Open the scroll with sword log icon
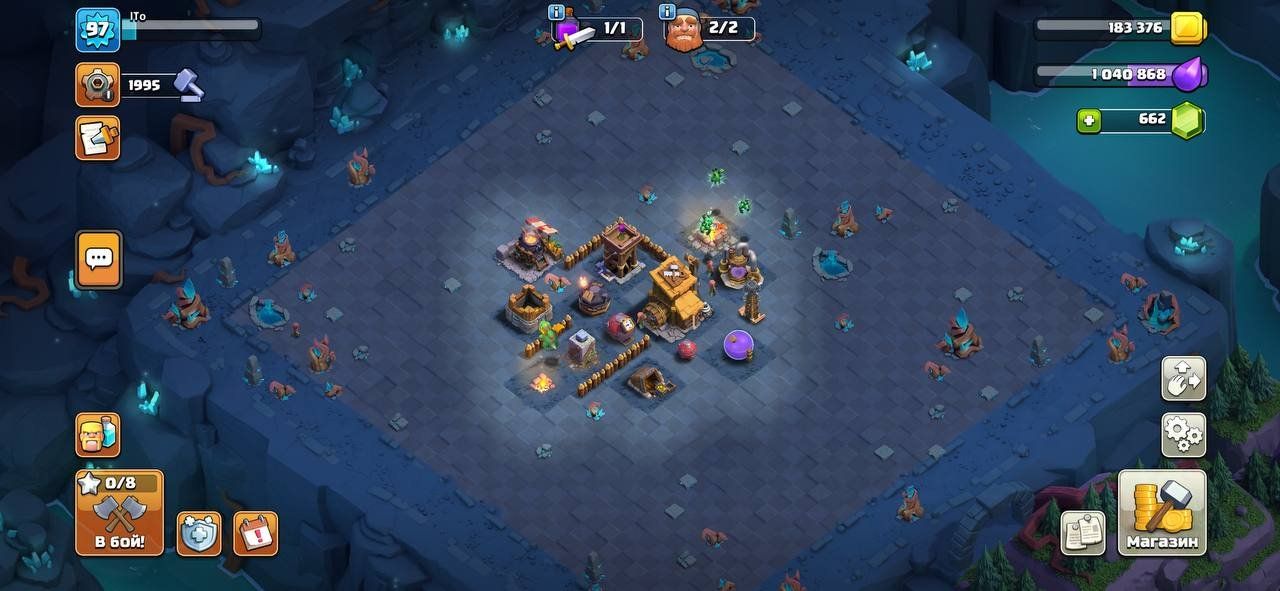This screenshot has width=1280, height=591. tap(97, 138)
